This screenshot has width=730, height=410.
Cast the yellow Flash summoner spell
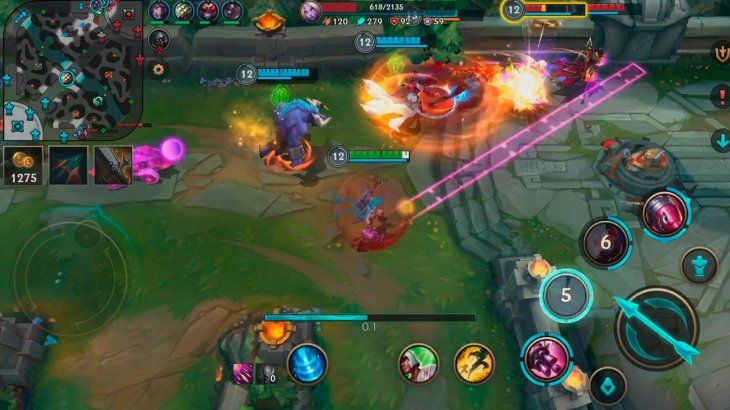(474, 363)
